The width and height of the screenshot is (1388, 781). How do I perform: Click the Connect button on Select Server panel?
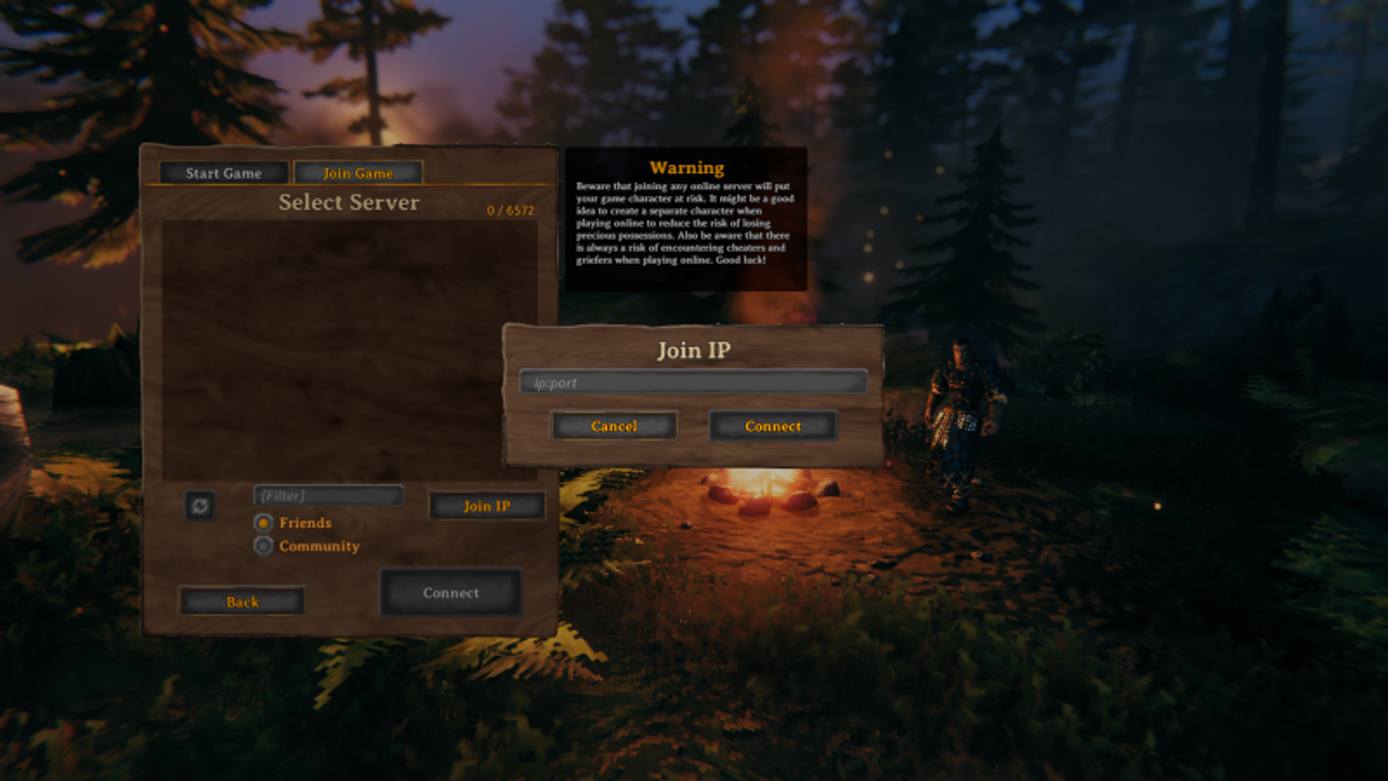pyautogui.click(x=450, y=592)
